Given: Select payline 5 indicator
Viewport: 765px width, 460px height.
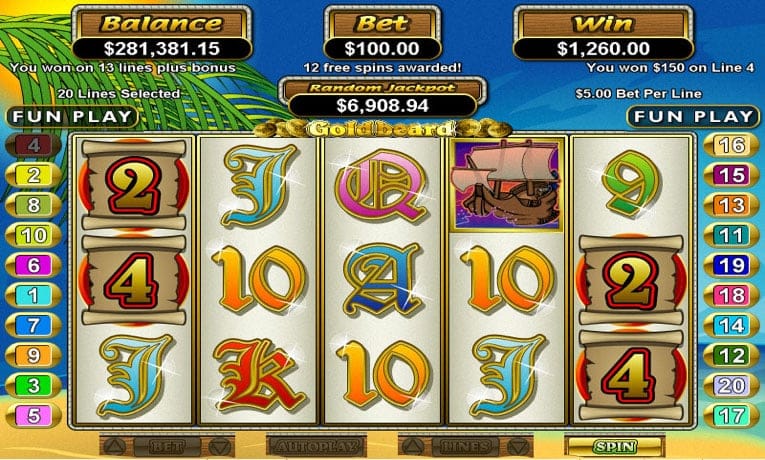Looking at the screenshot, I should coord(33,414).
